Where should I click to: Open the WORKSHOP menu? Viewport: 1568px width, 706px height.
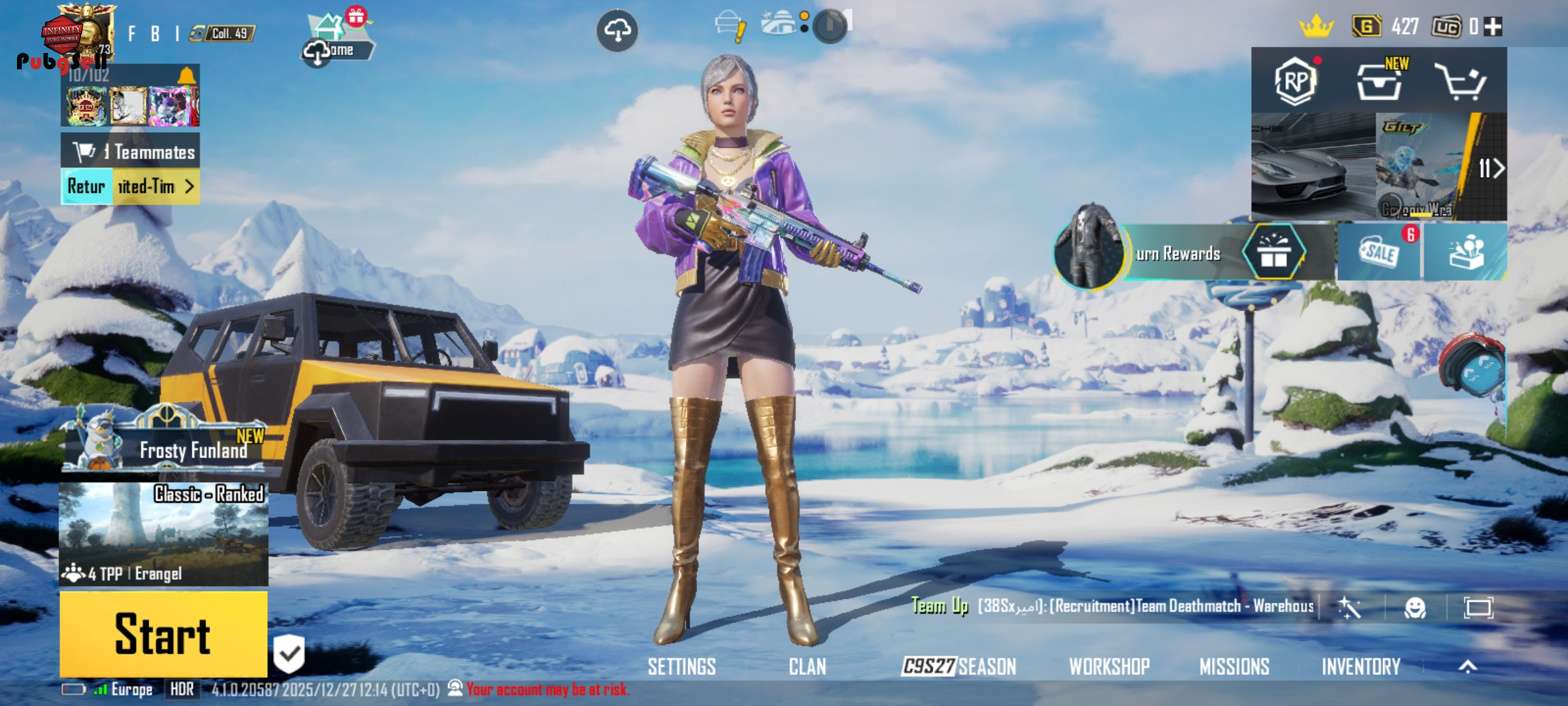point(1109,667)
